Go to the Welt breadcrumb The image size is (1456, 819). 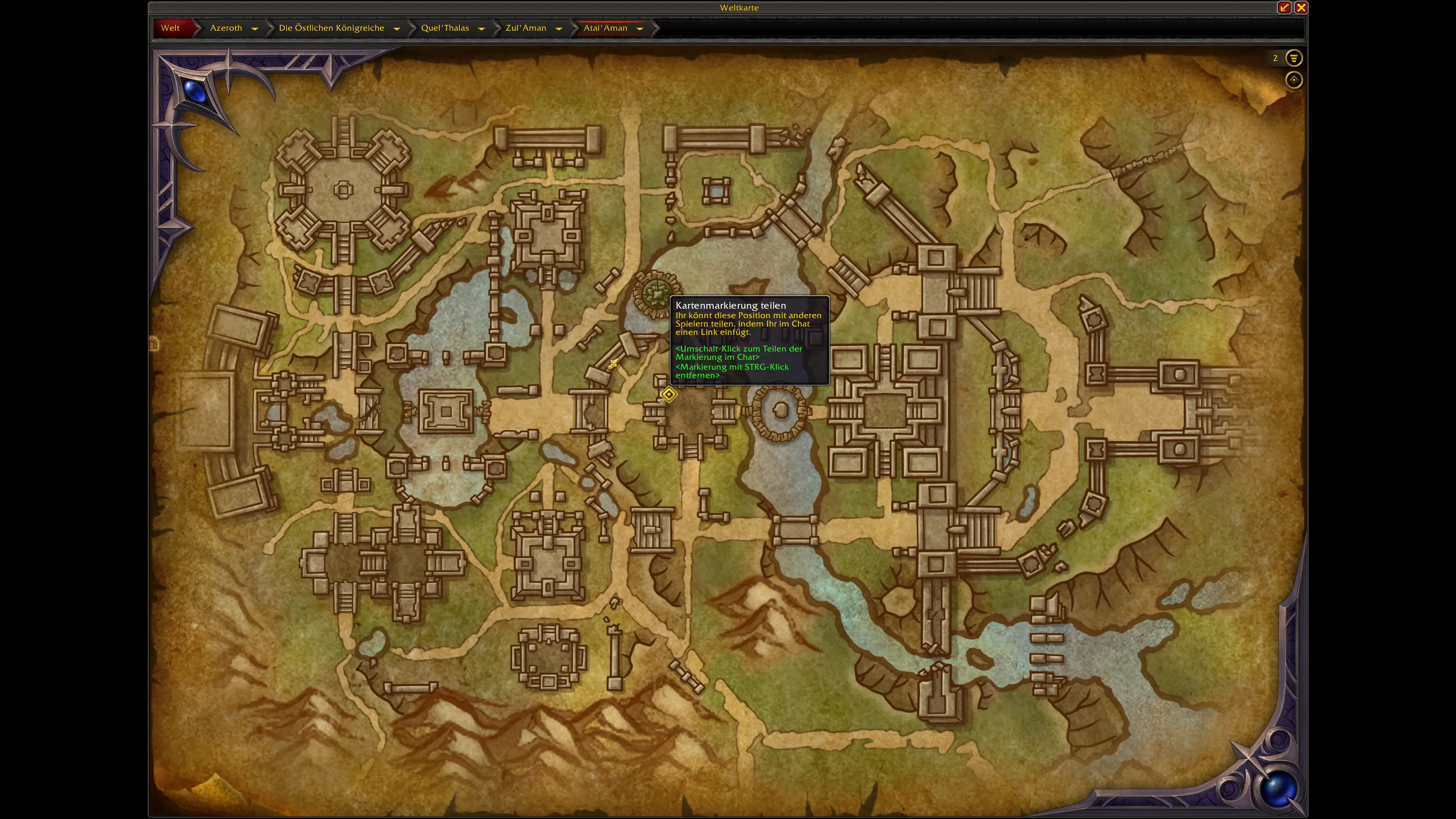pyautogui.click(x=170, y=28)
